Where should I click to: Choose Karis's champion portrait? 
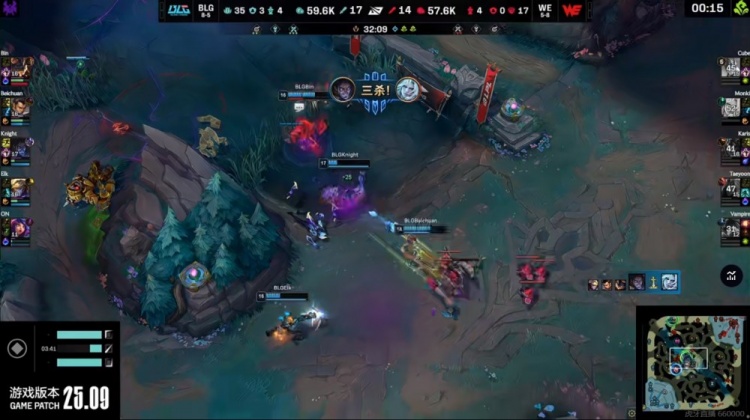coord(731,150)
